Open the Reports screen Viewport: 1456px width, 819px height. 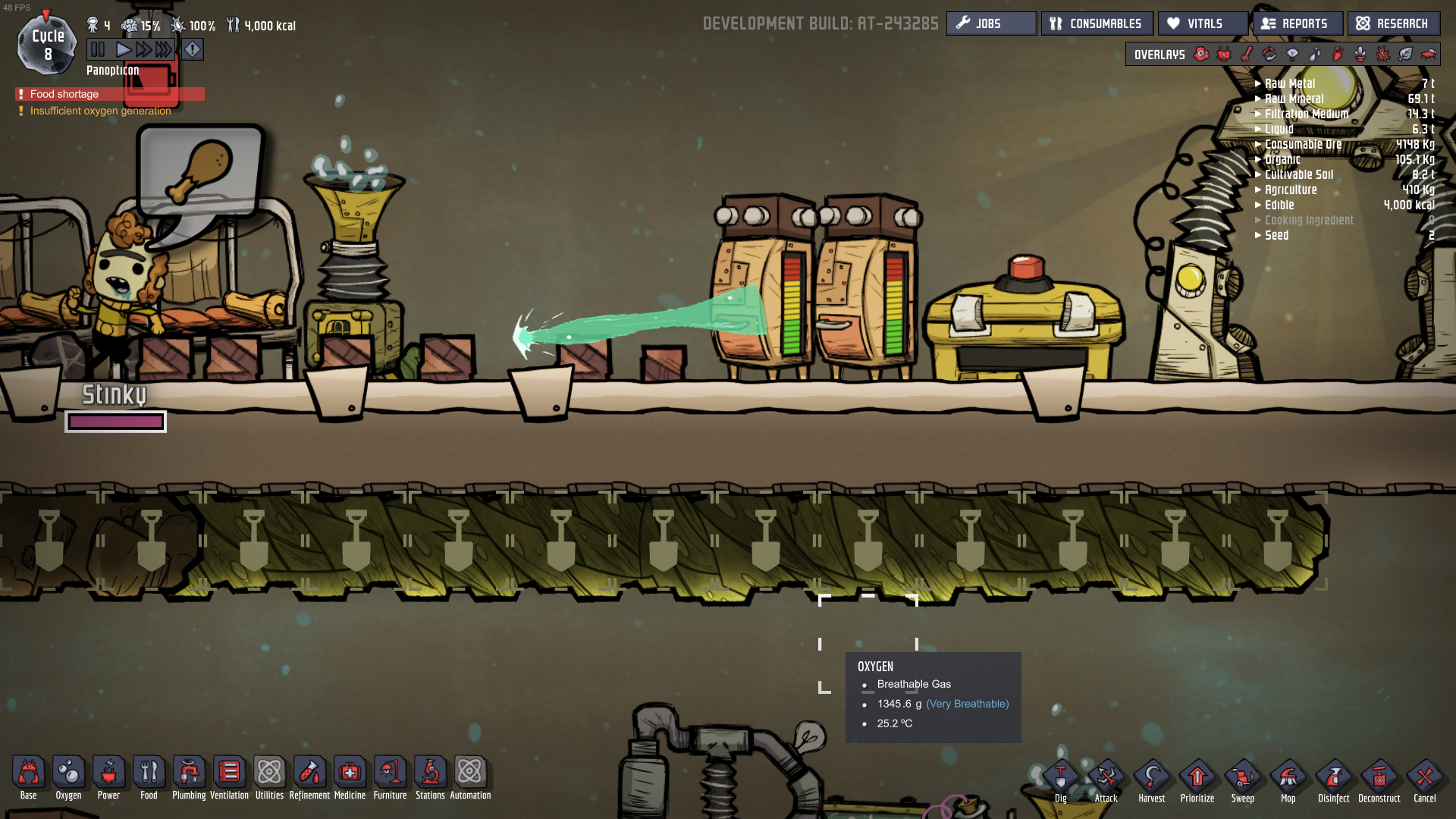coord(1297,24)
